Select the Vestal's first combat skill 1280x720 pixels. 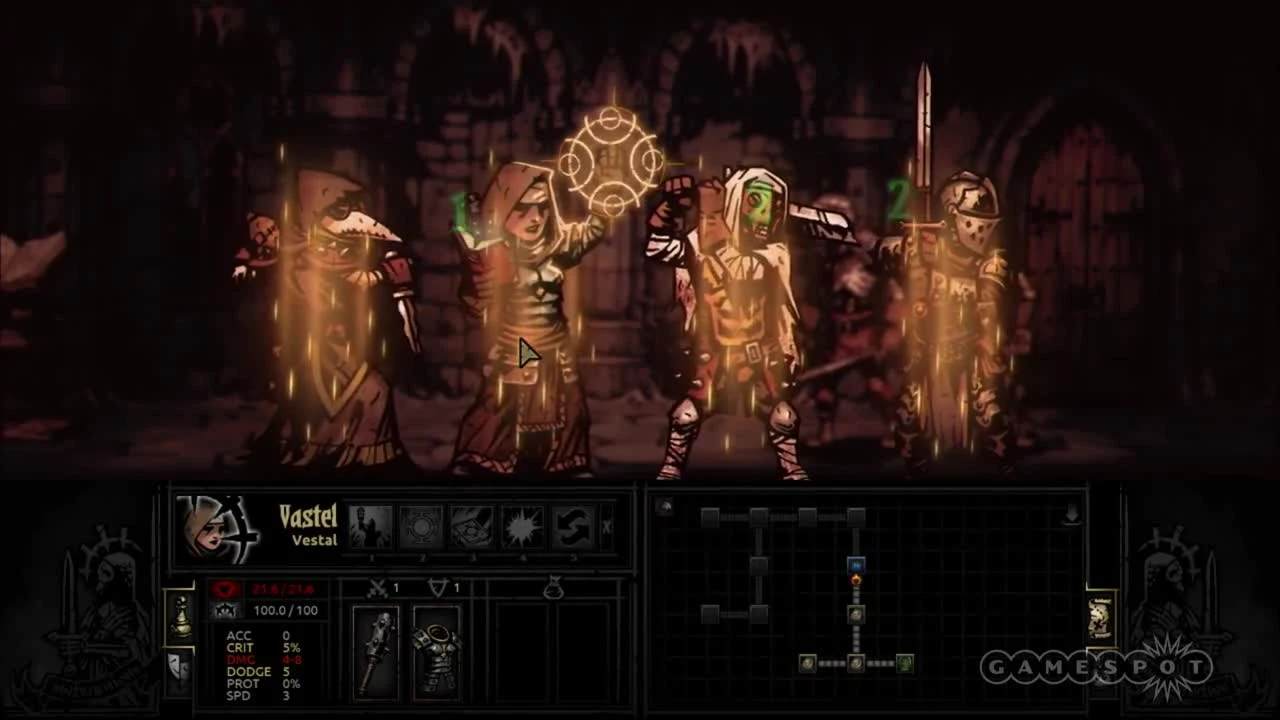point(371,524)
